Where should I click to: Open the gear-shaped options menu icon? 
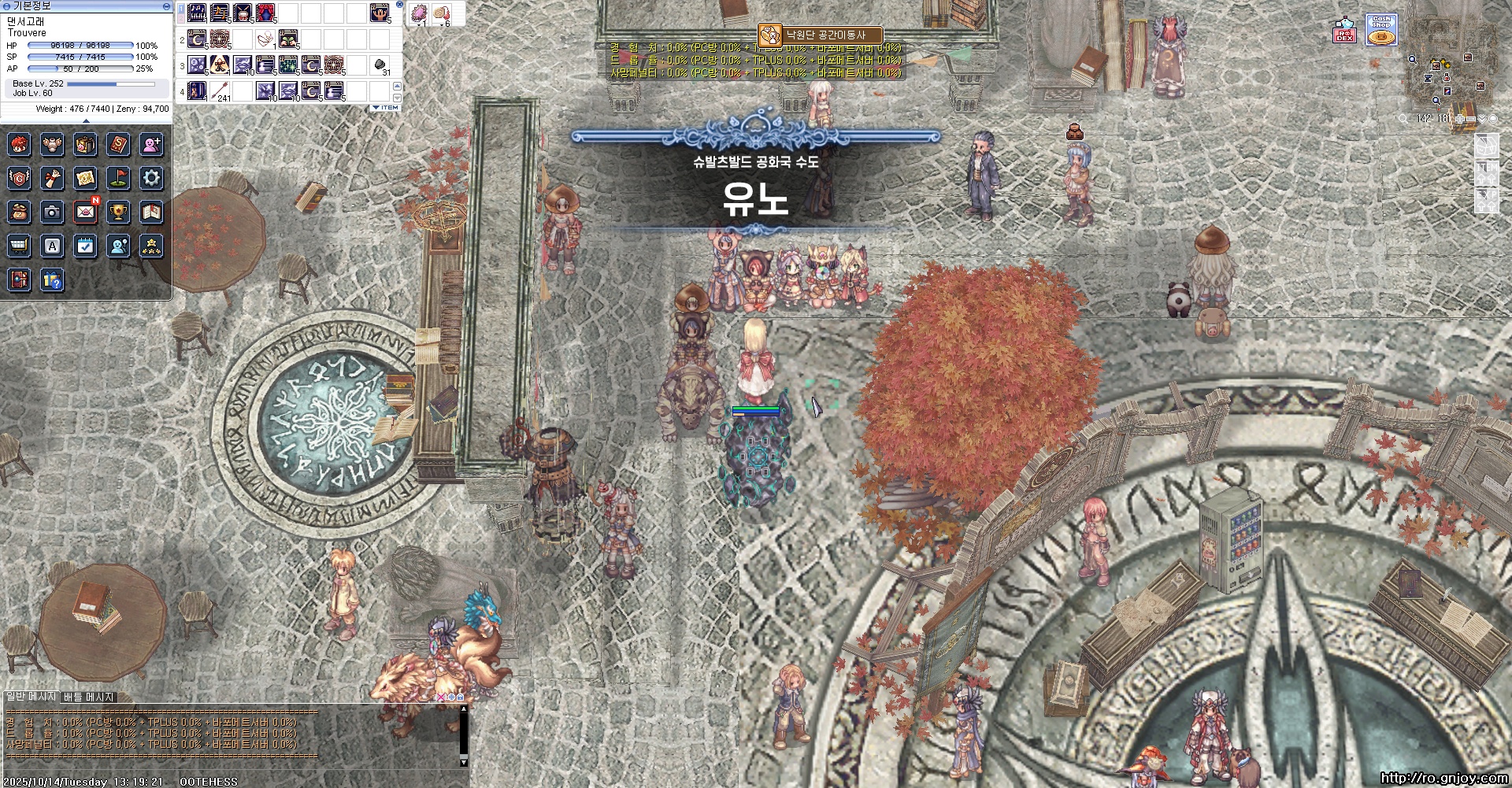coord(151,178)
